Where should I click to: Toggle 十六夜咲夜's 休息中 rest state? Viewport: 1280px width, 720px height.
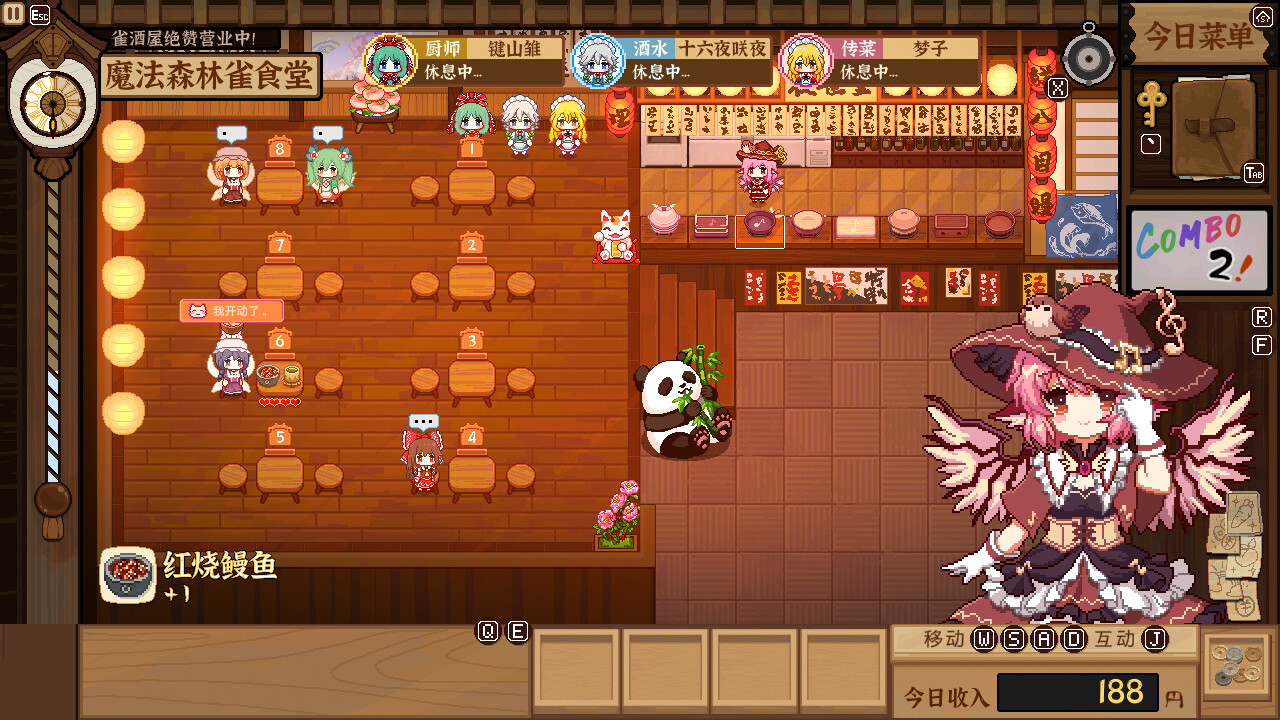click(x=599, y=61)
